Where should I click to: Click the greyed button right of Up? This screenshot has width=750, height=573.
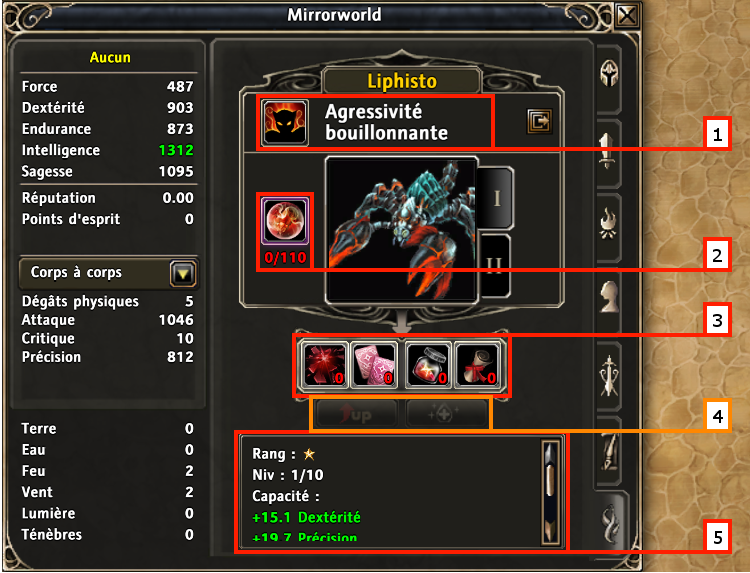pos(446,414)
